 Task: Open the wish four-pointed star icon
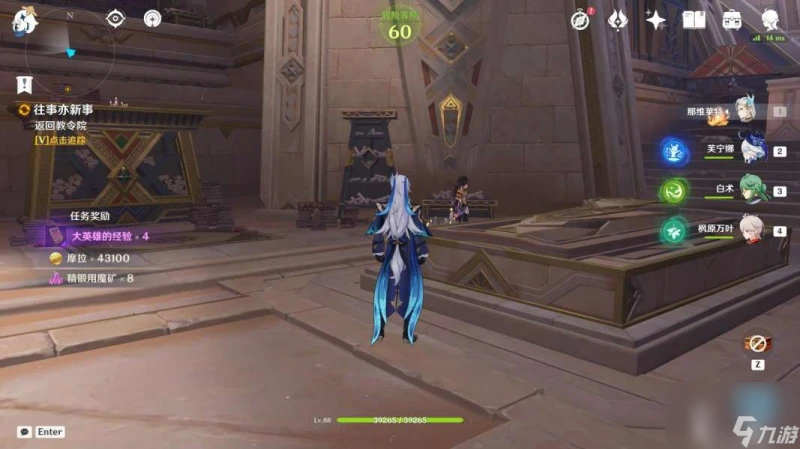tap(656, 19)
